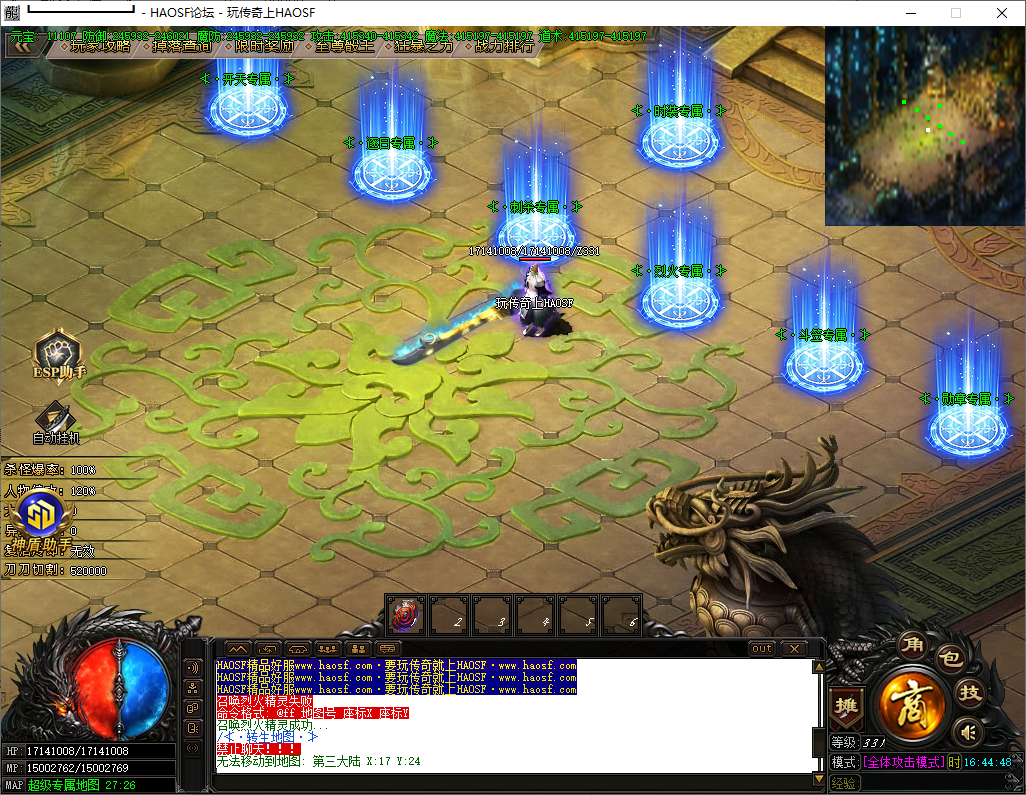Viewport: 1026px width, 795px height.
Task: Open the 狂暴之力 berserk power menu
Action: [x=423, y=46]
